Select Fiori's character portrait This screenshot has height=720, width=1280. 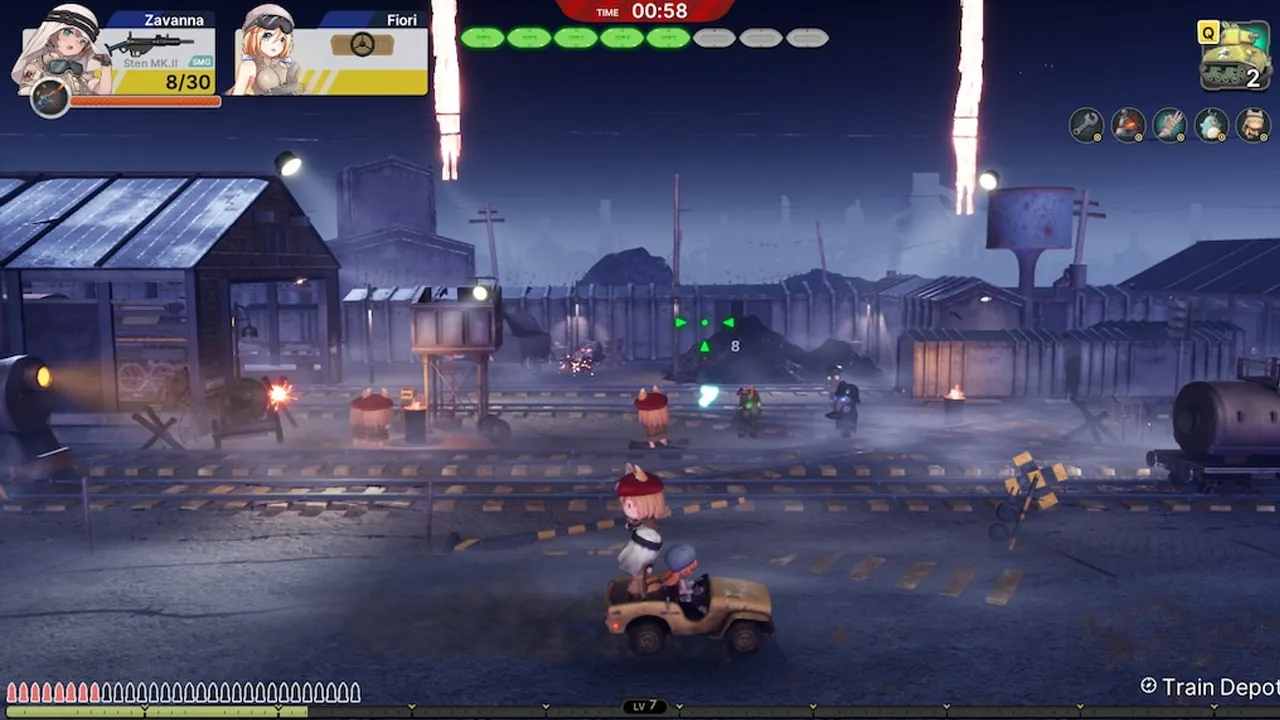[x=268, y=52]
